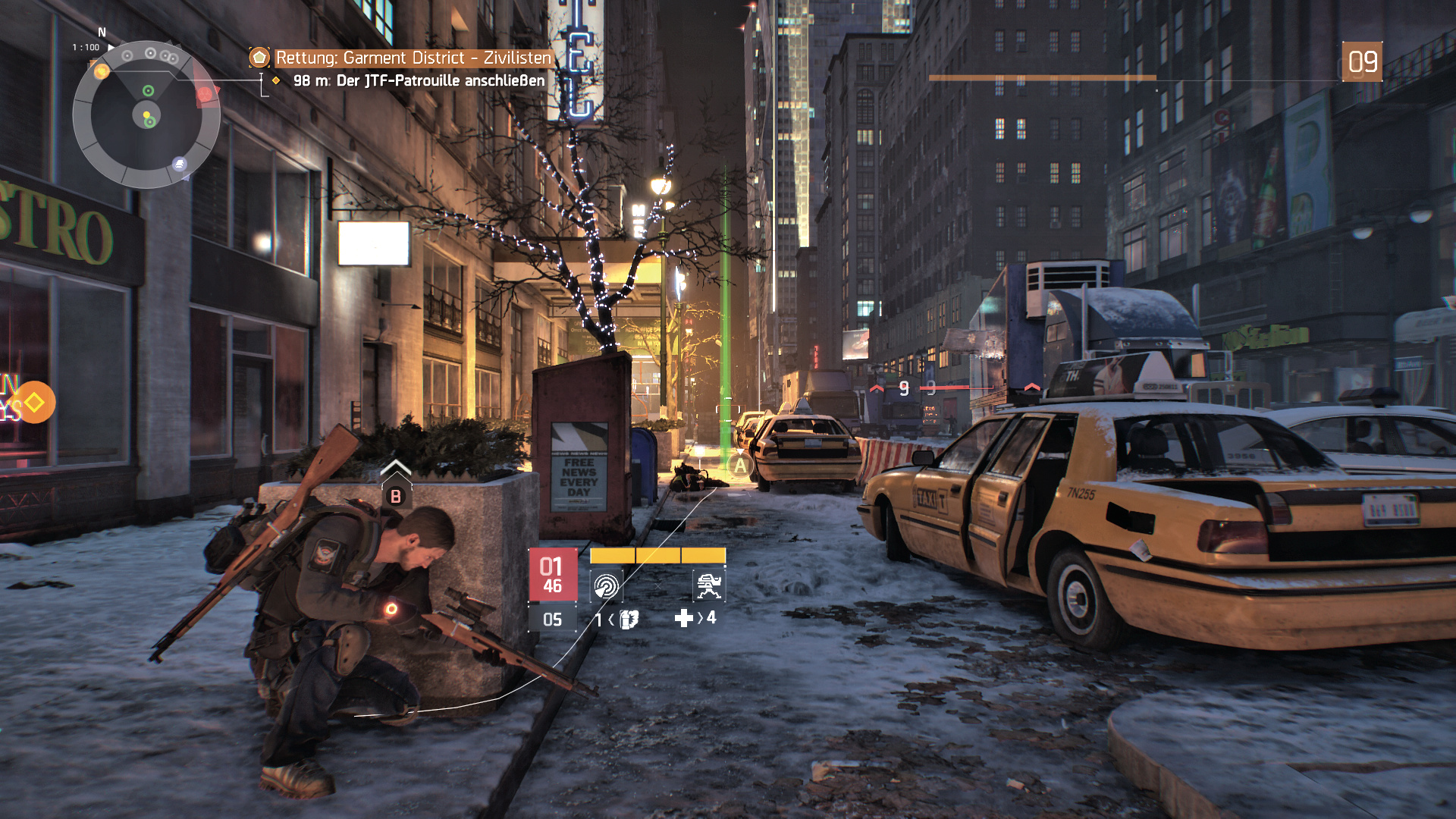The height and width of the screenshot is (819, 1456).
Task: Select the Rettung: Garment District mission title
Action: 413,58
